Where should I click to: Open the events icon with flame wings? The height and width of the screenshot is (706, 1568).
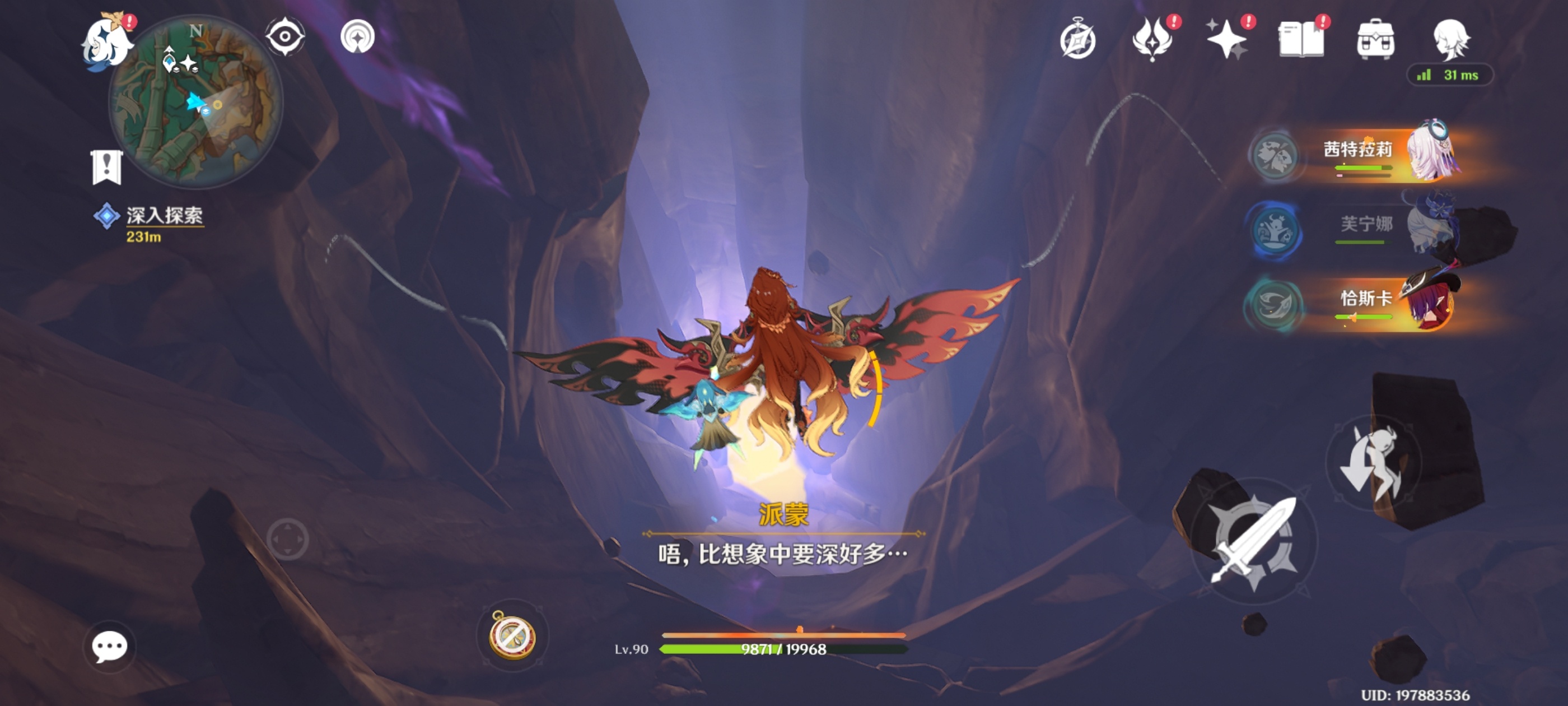pyautogui.click(x=1152, y=40)
